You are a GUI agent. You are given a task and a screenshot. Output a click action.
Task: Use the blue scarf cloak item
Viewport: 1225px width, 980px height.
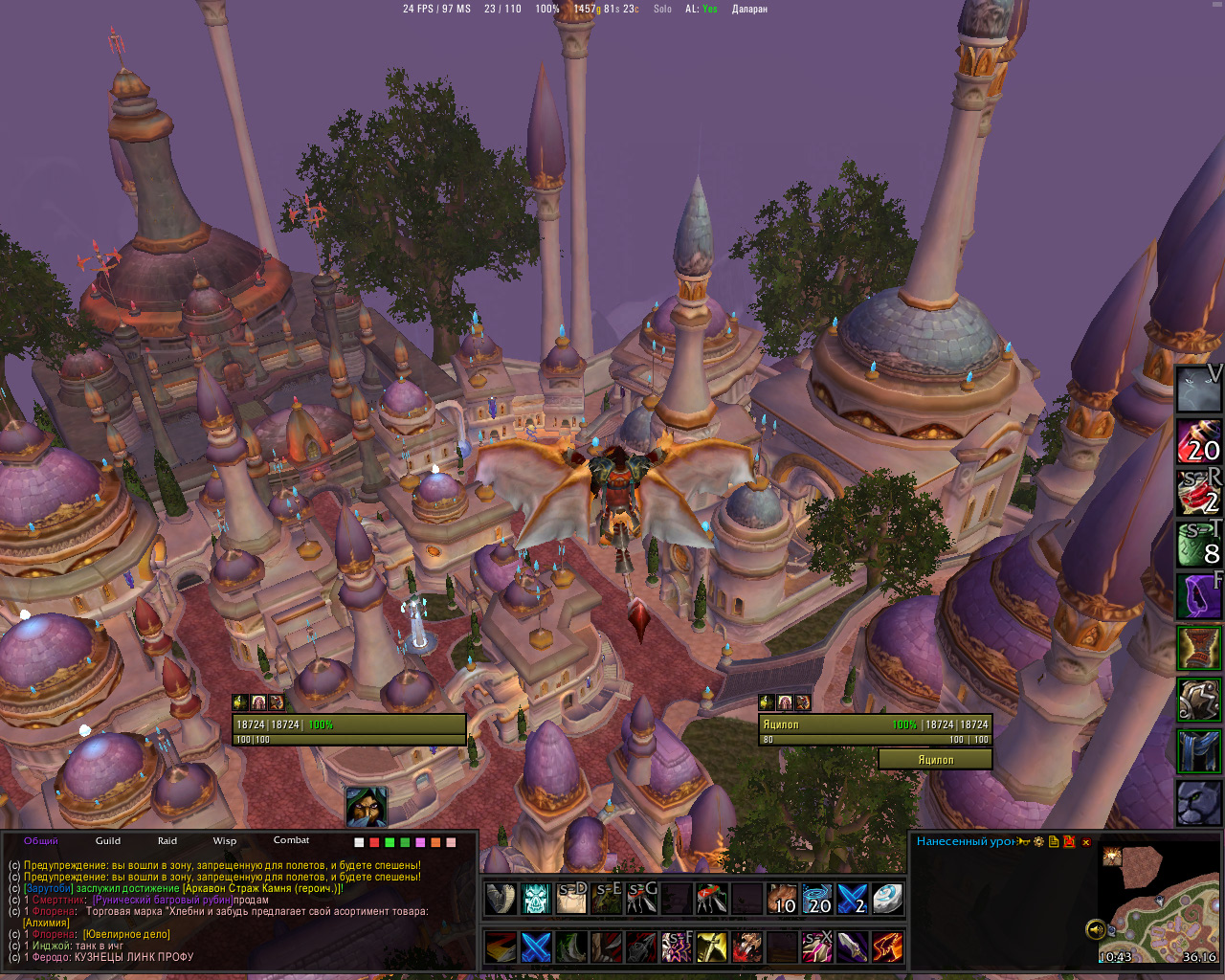tap(1198, 750)
